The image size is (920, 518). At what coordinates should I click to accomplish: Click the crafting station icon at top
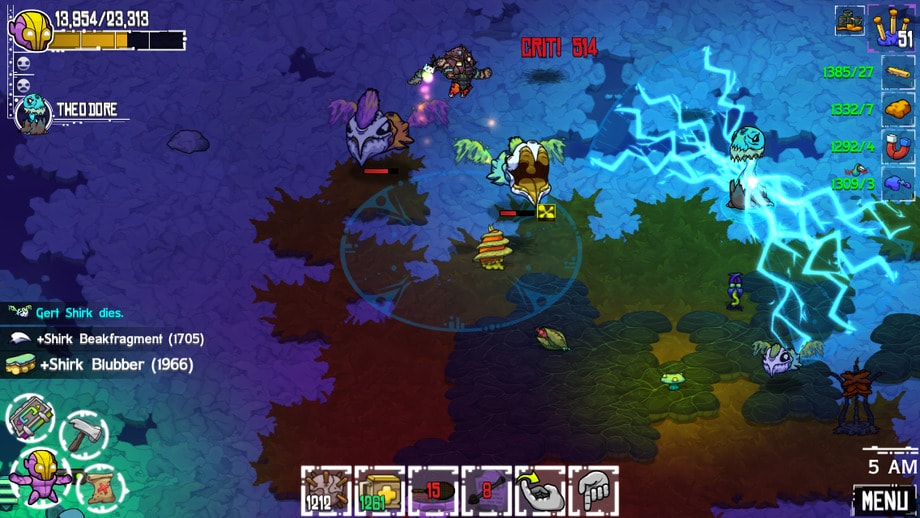(850, 19)
